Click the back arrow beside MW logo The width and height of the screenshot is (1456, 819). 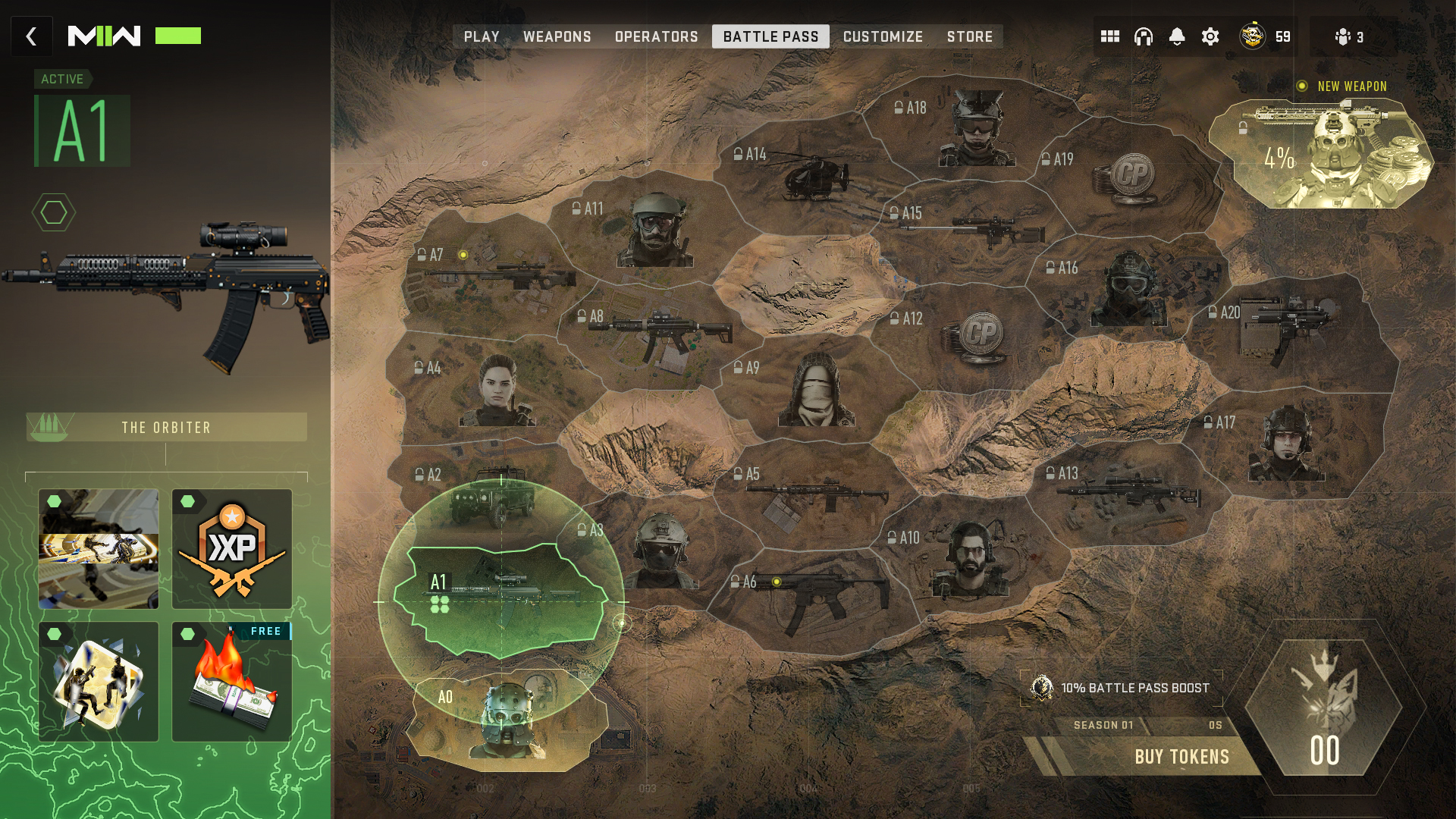30,36
